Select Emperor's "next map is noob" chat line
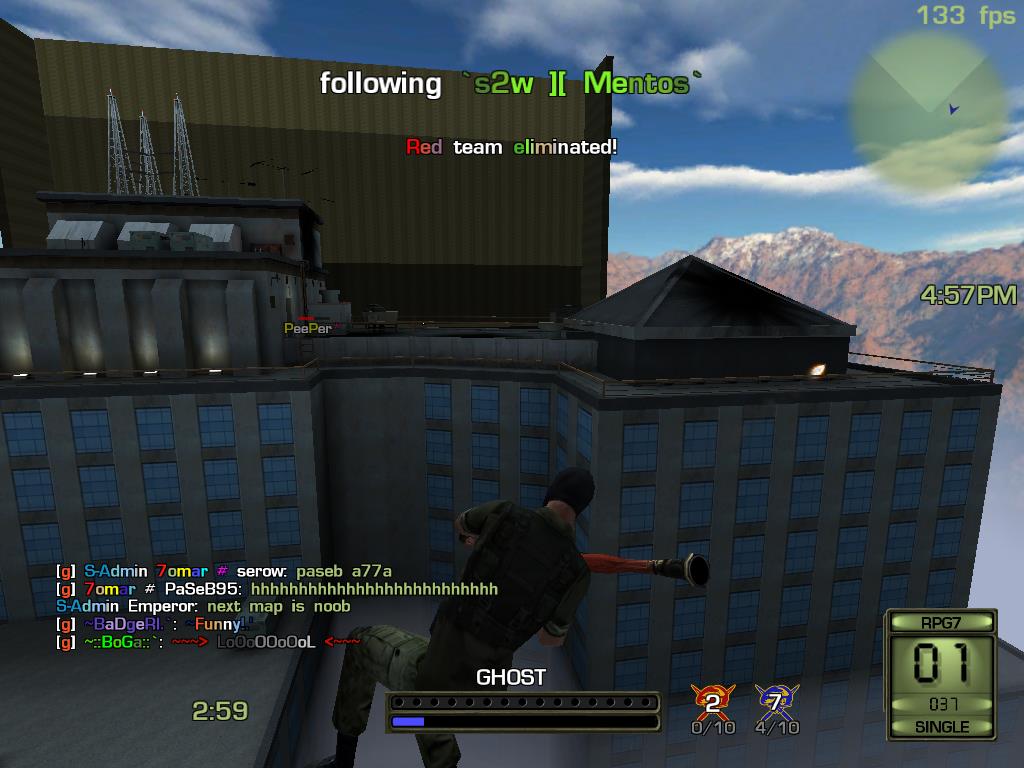 point(204,606)
